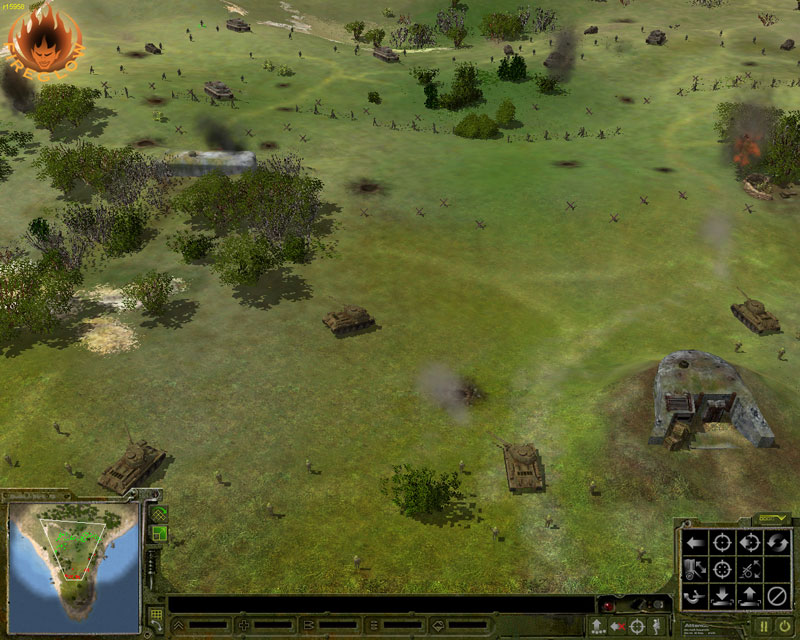Viewport: 800px width, 640px height.
Task: Click the flaming face logo
Action: pos(45,37)
